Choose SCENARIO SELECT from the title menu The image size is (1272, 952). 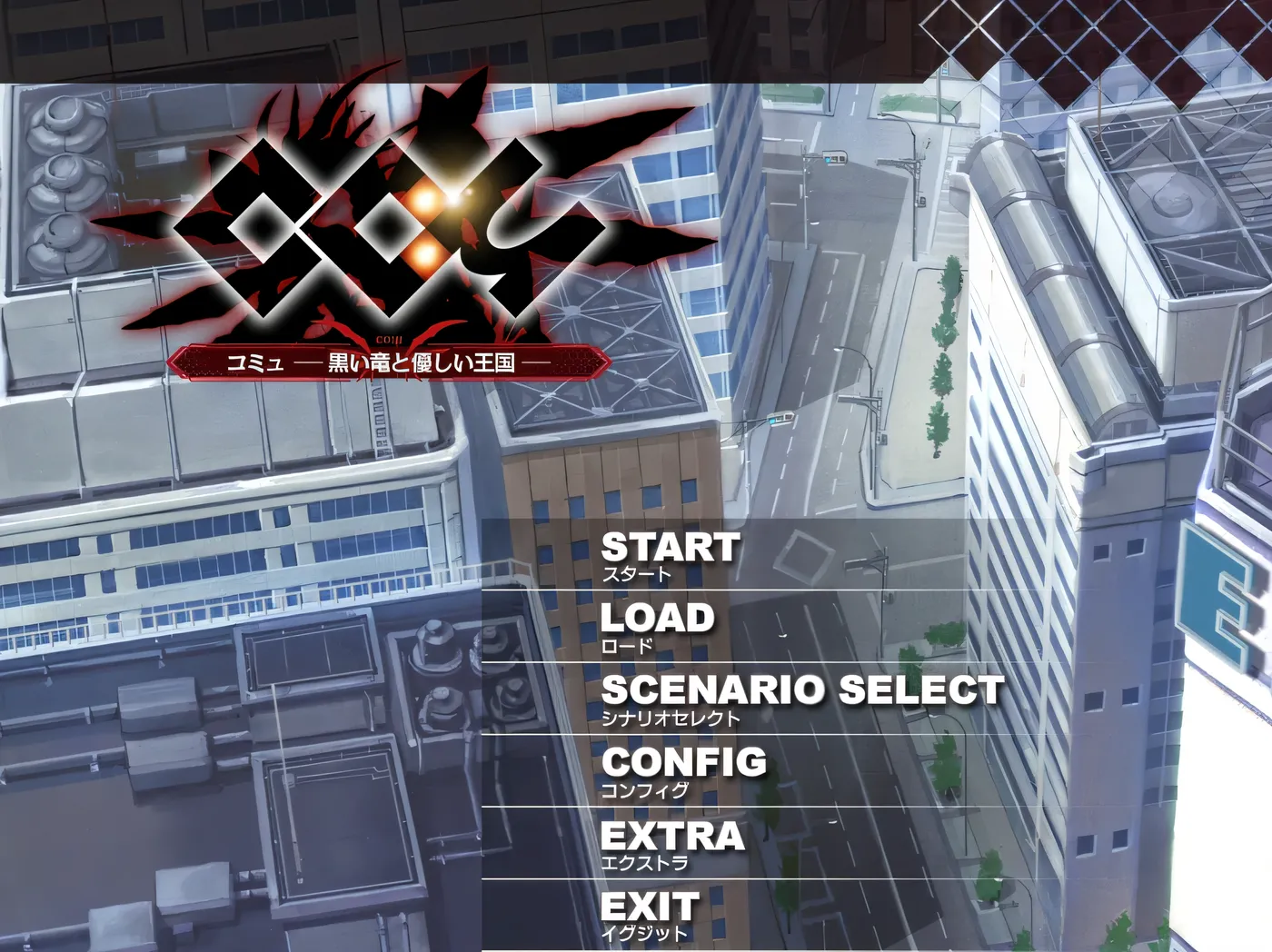pos(801,696)
